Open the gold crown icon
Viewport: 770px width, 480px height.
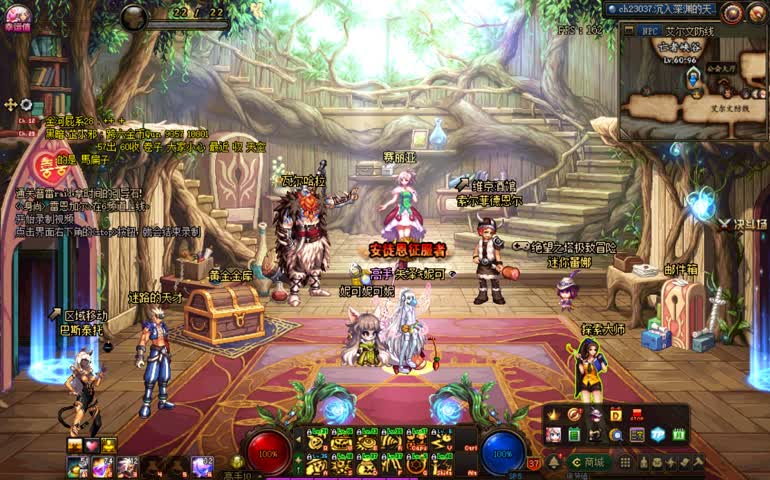point(554,414)
